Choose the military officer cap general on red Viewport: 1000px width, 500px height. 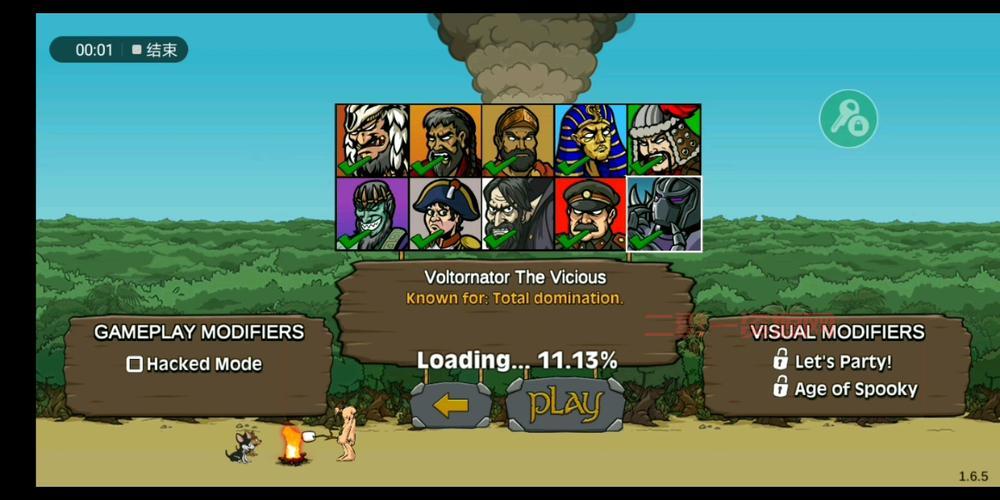tap(591, 213)
